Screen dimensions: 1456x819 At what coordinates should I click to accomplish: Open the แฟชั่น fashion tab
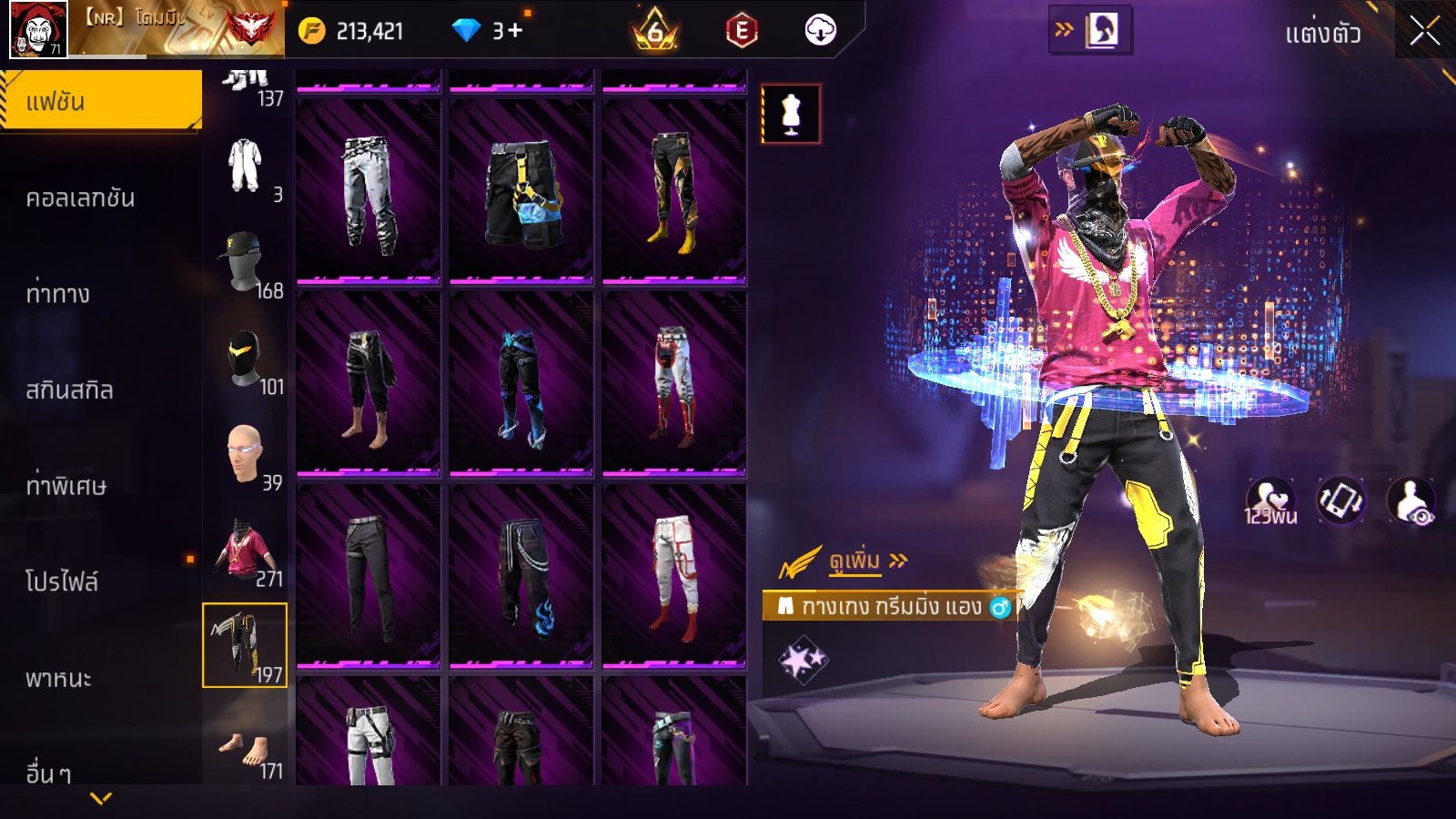tap(100, 101)
